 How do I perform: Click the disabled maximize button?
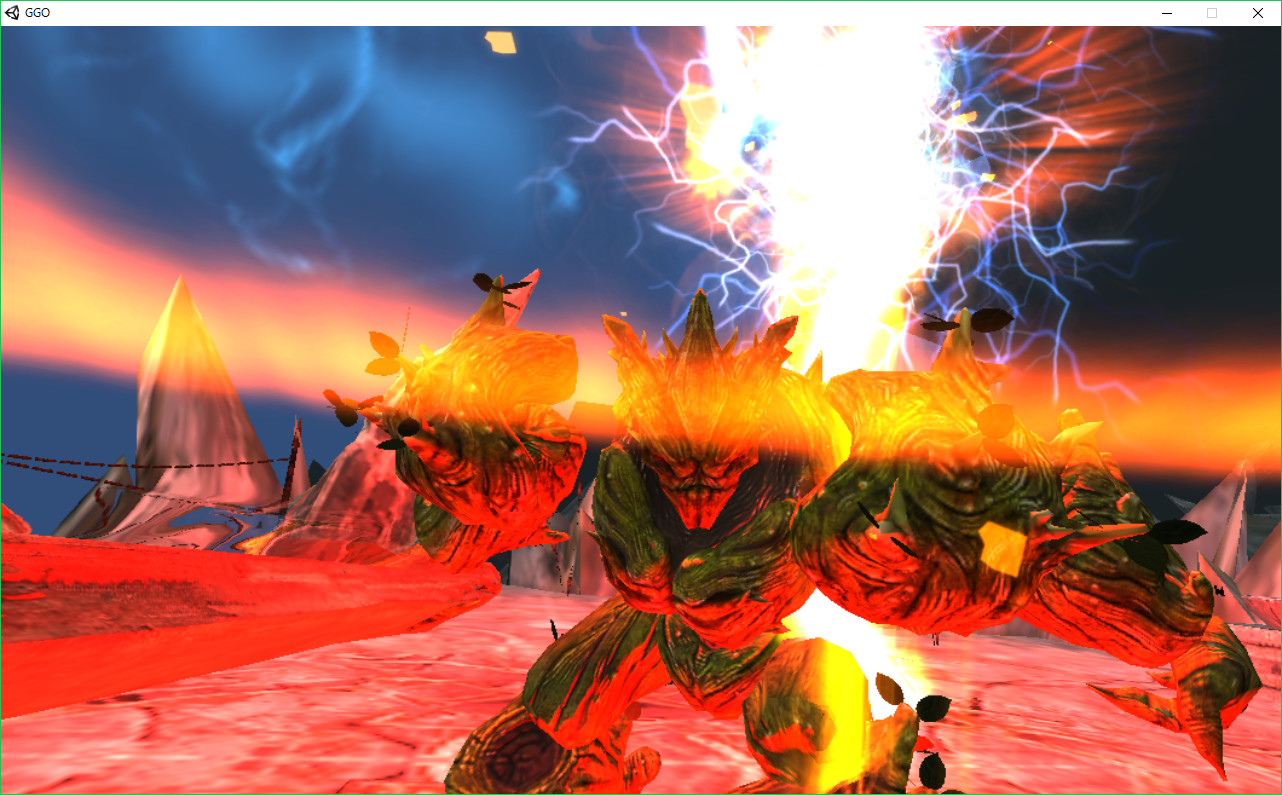point(1212,13)
